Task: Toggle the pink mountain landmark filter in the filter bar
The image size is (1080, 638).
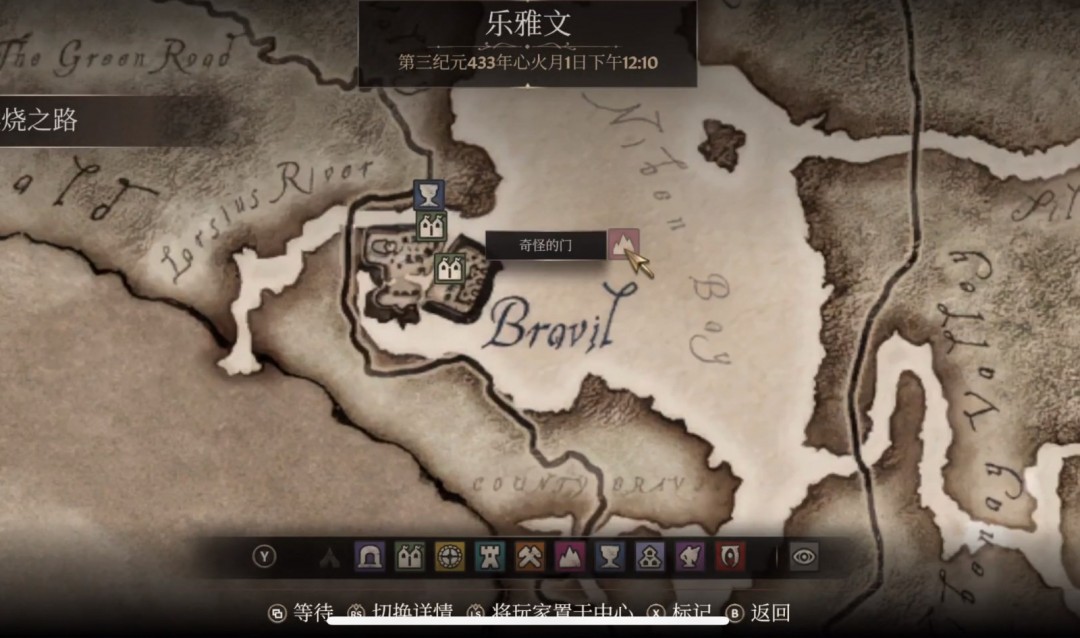Action: click(570, 557)
